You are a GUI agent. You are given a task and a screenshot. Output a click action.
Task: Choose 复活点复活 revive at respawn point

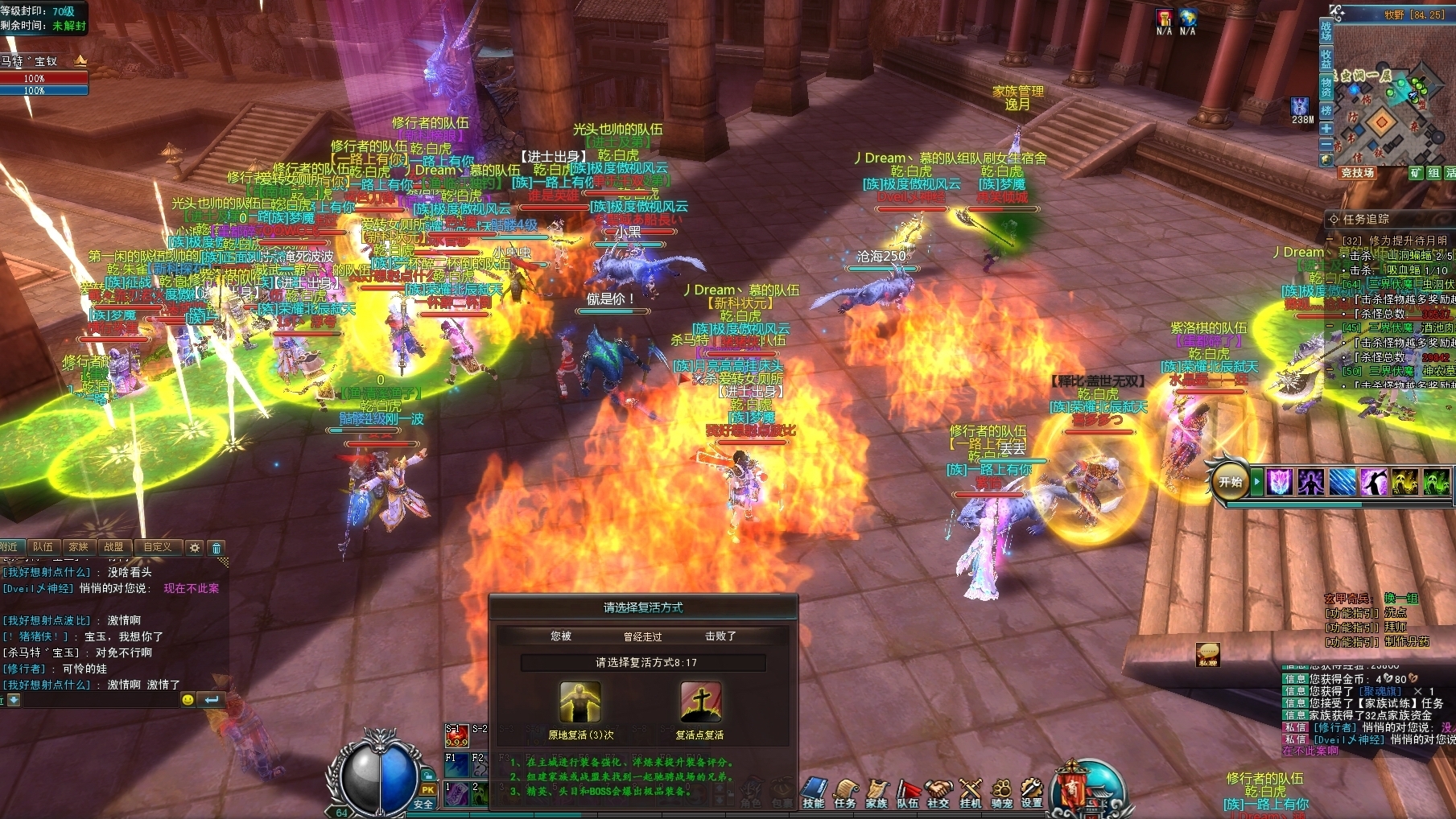[699, 702]
